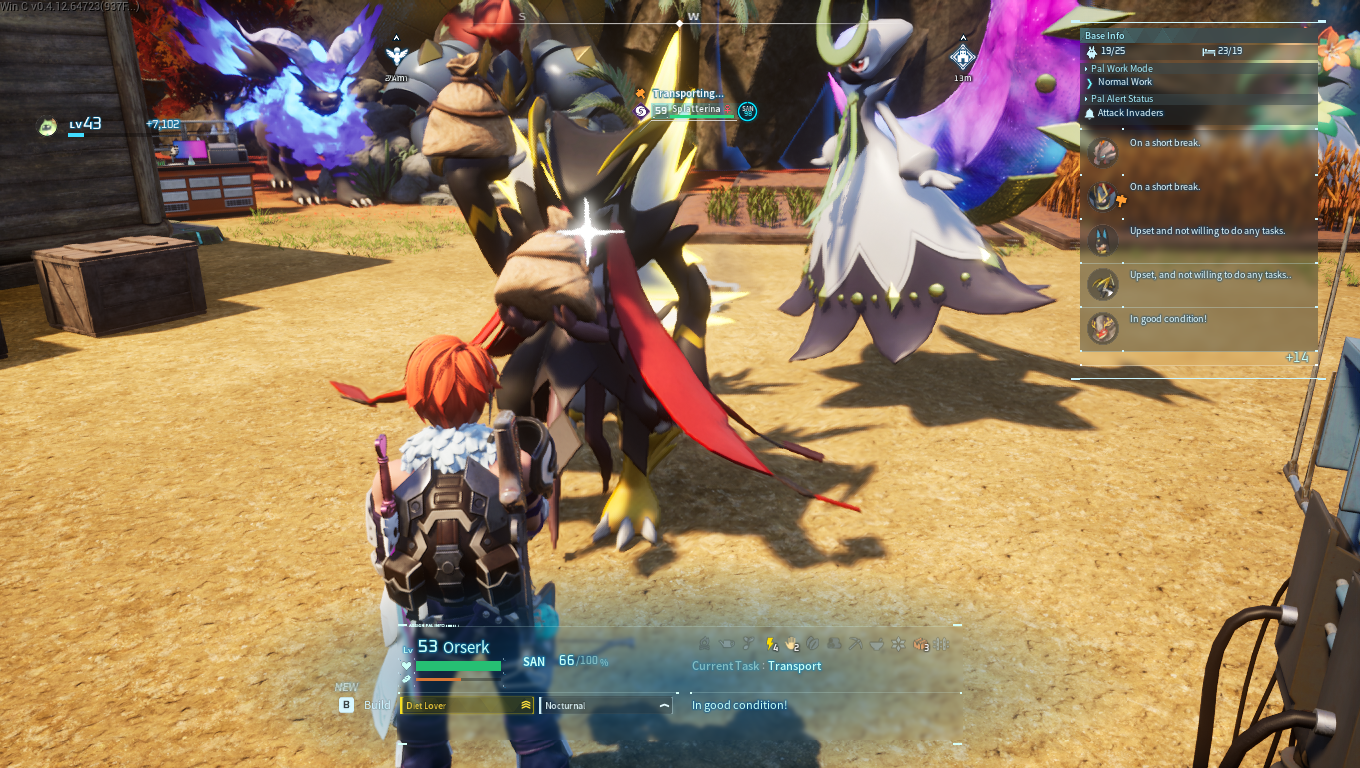Open the Nocturnal trait dropdown
The image size is (1360, 768).
tap(663, 705)
